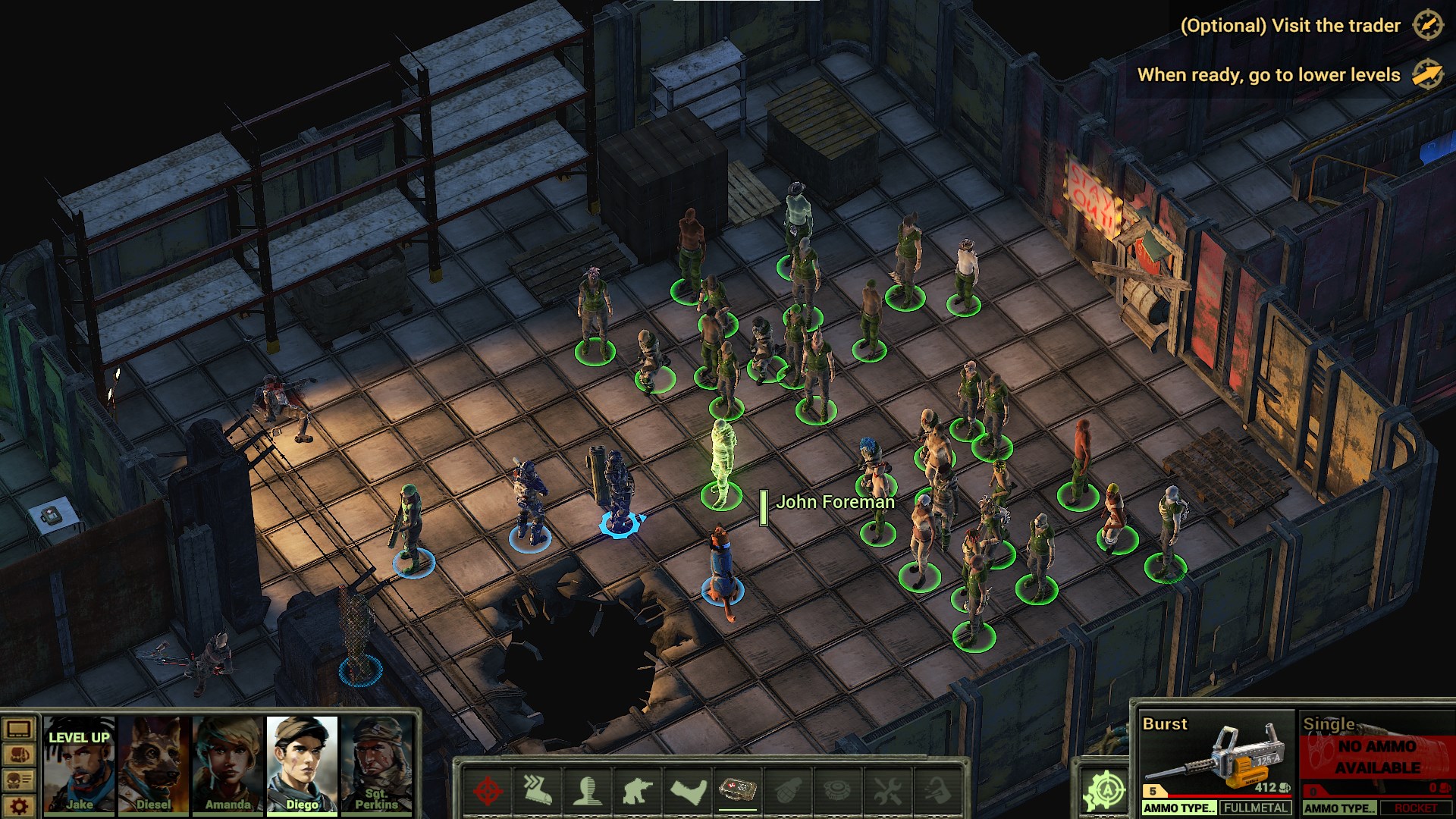
Task: Select Jake's portrait with Level Up
Action: 79,764
